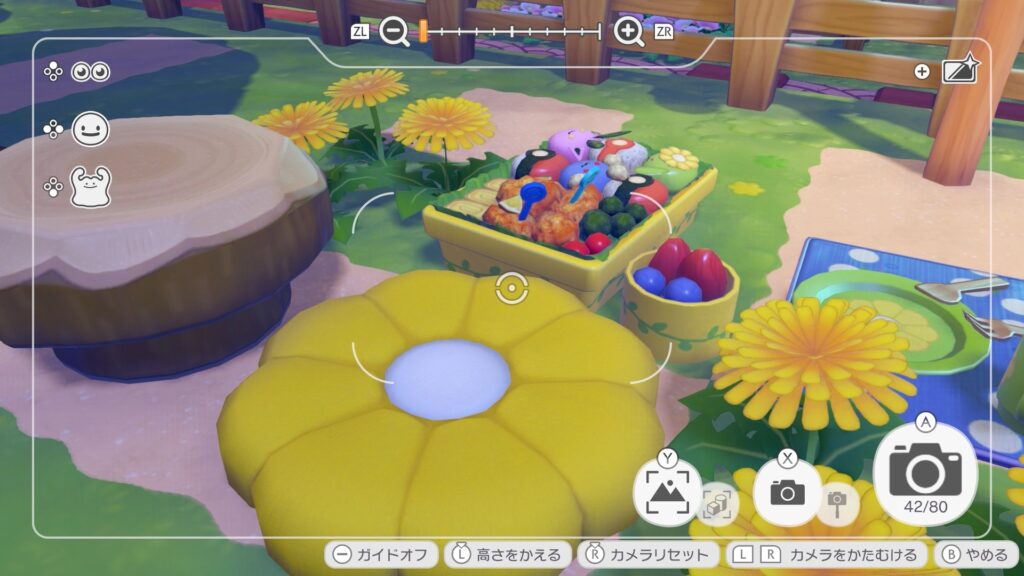Set zoom to the slider's middle tick

pyautogui.click(x=511, y=32)
